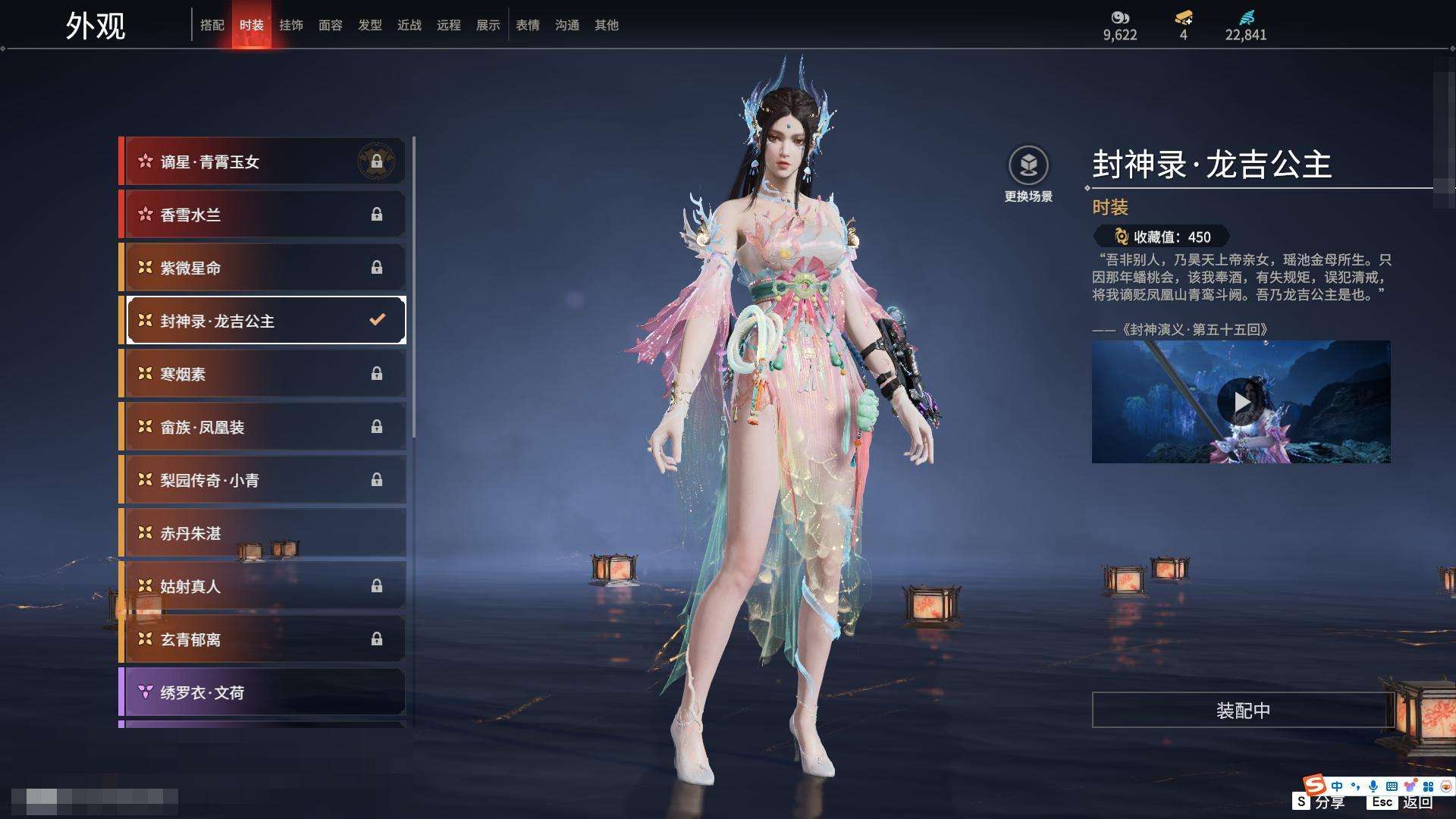Open the 近战 weapon appearance tab

coord(409,25)
